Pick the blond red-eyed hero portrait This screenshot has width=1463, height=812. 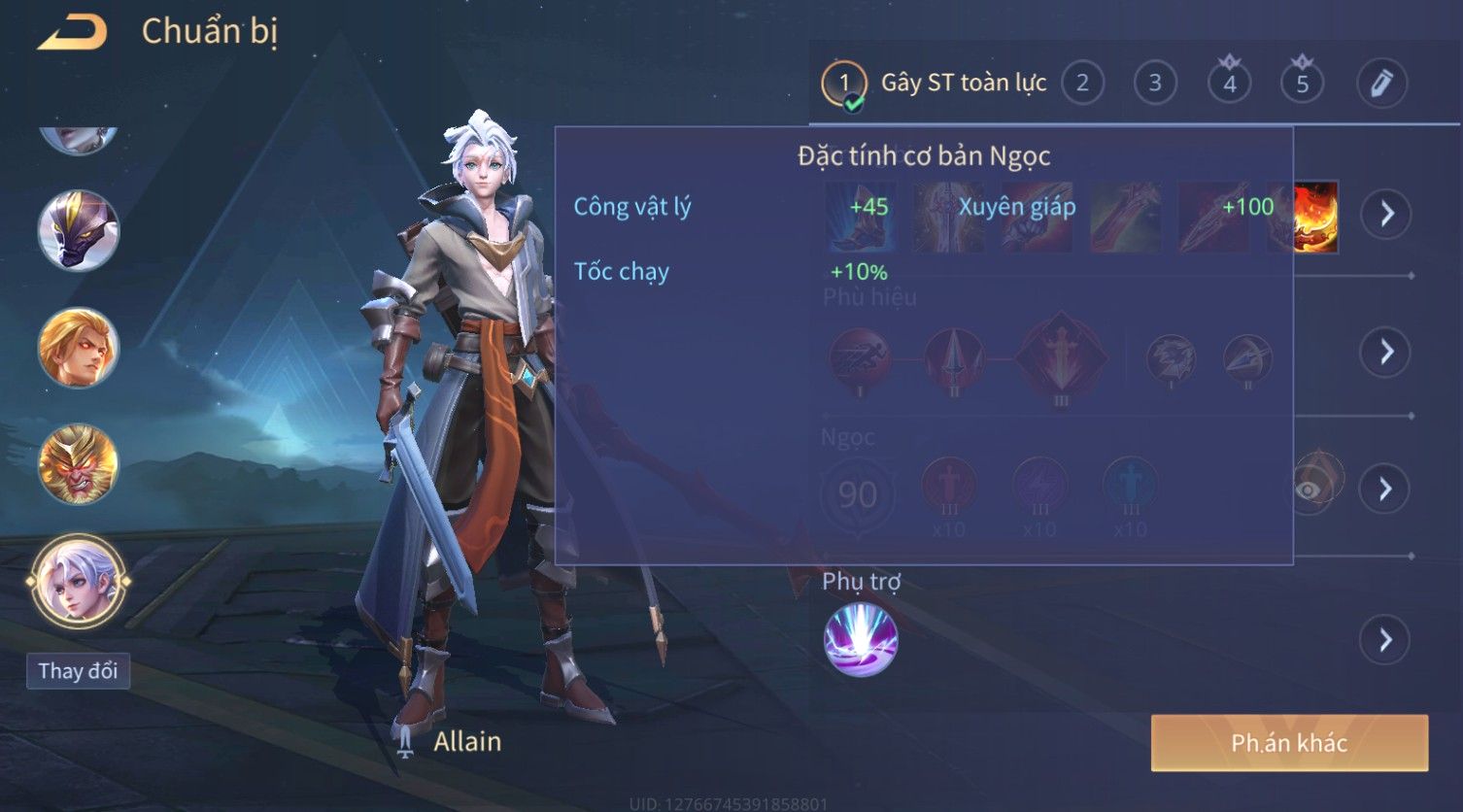(x=78, y=348)
